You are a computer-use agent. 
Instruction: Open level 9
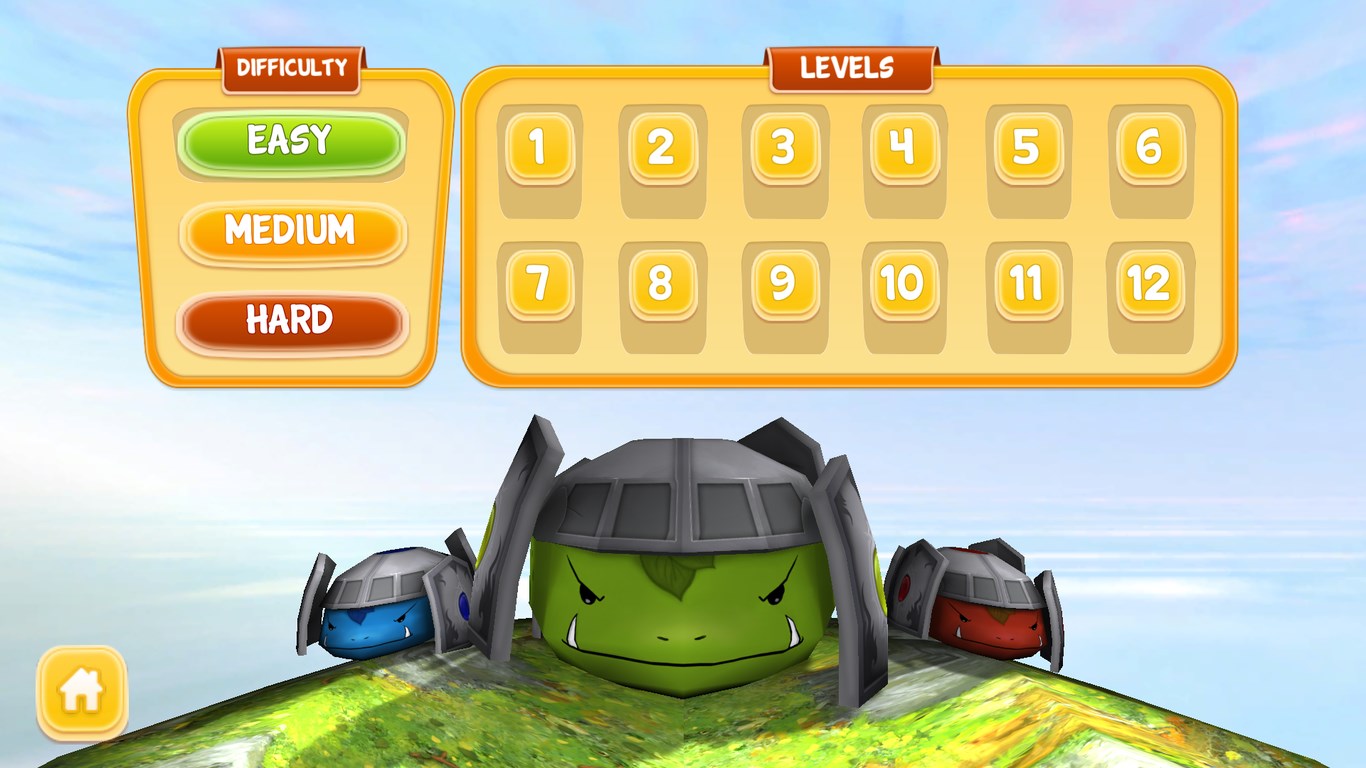pyautogui.click(x=784, y=284)
